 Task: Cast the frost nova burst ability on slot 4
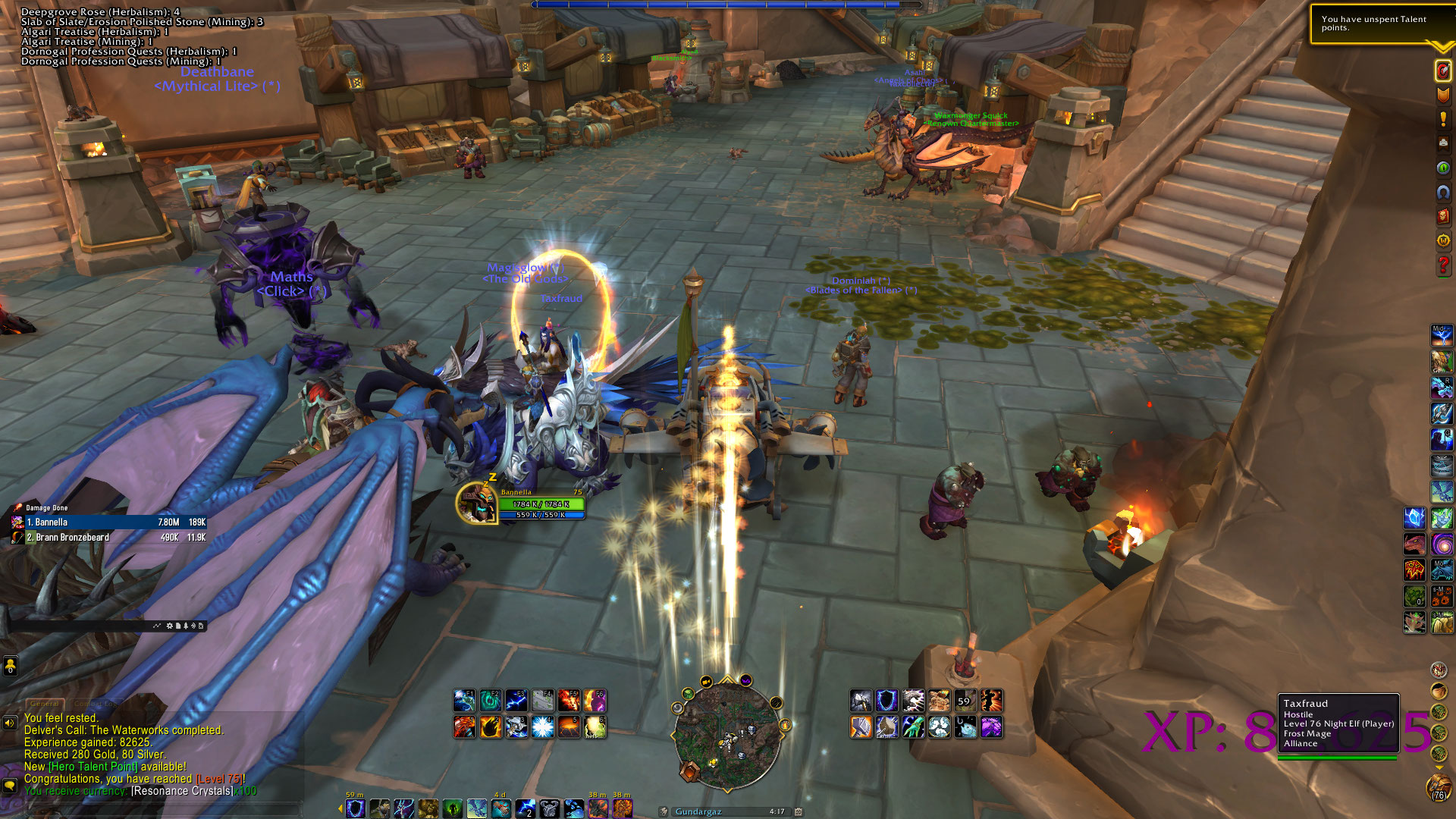(542, 726)
